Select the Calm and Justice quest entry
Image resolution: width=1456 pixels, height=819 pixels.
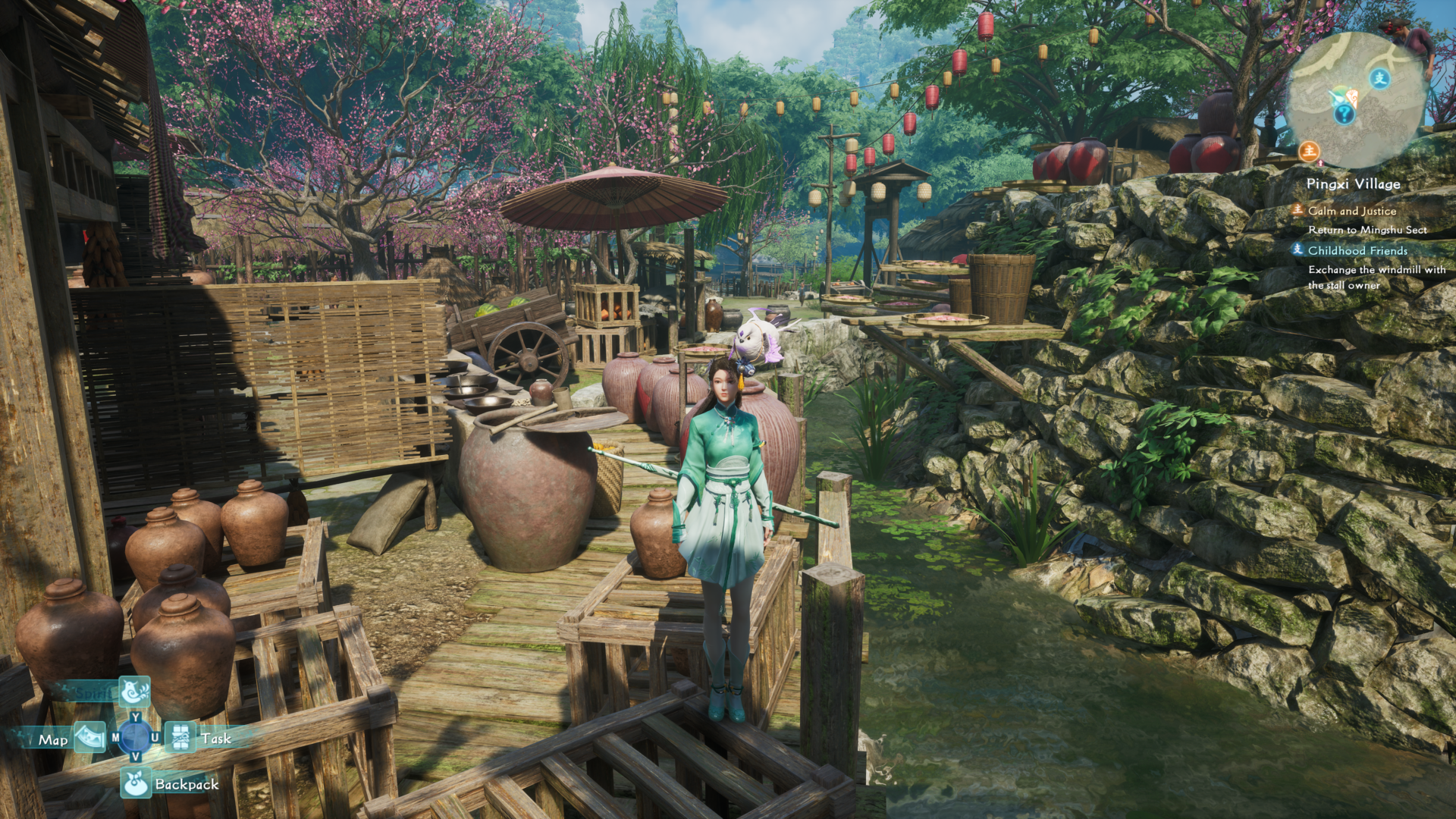coord(1351,211)
